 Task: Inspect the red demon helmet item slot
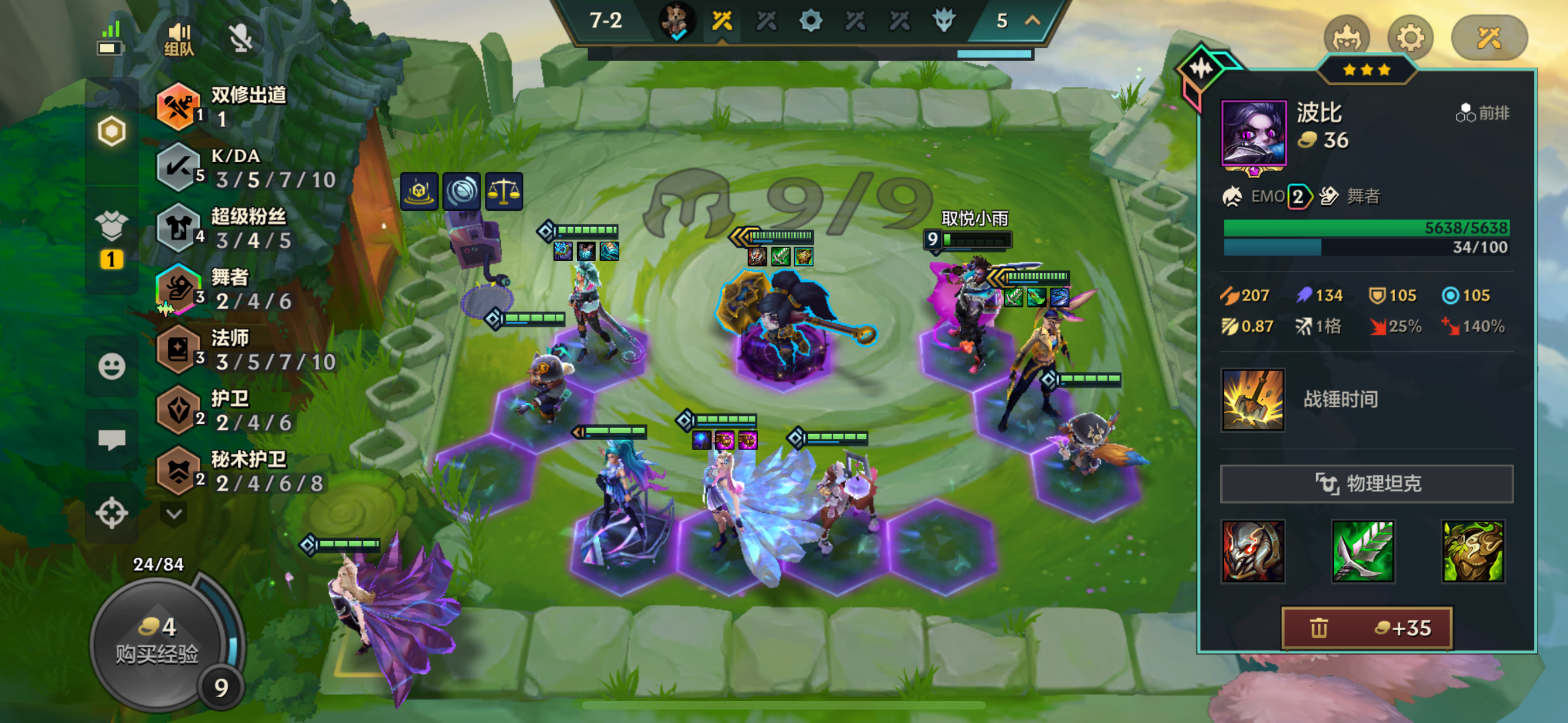1253,551
